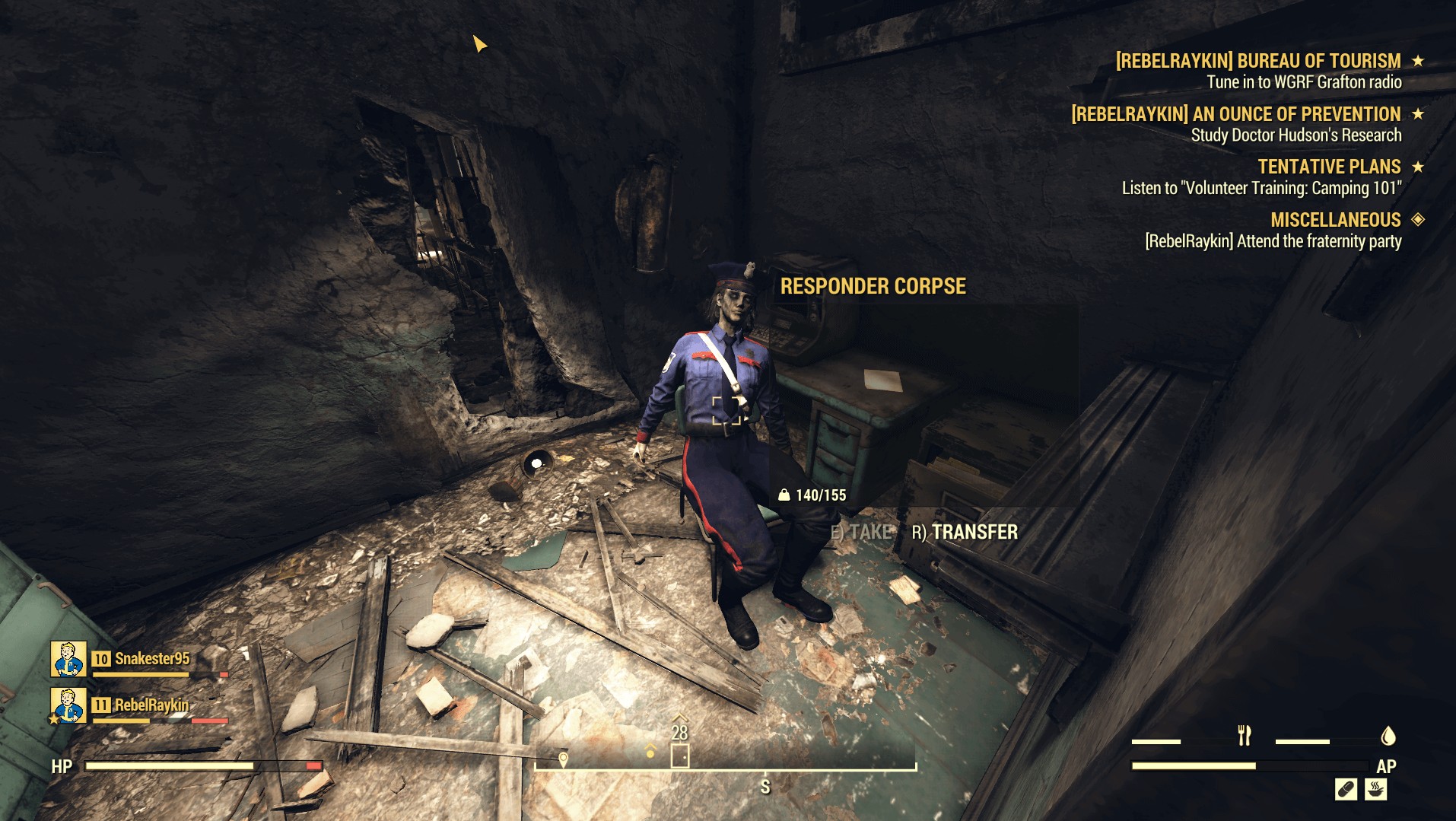Select the An Ounce of Prevention quest
The height and width of the screenshot is (821, 1456).
coord(1235,114)
